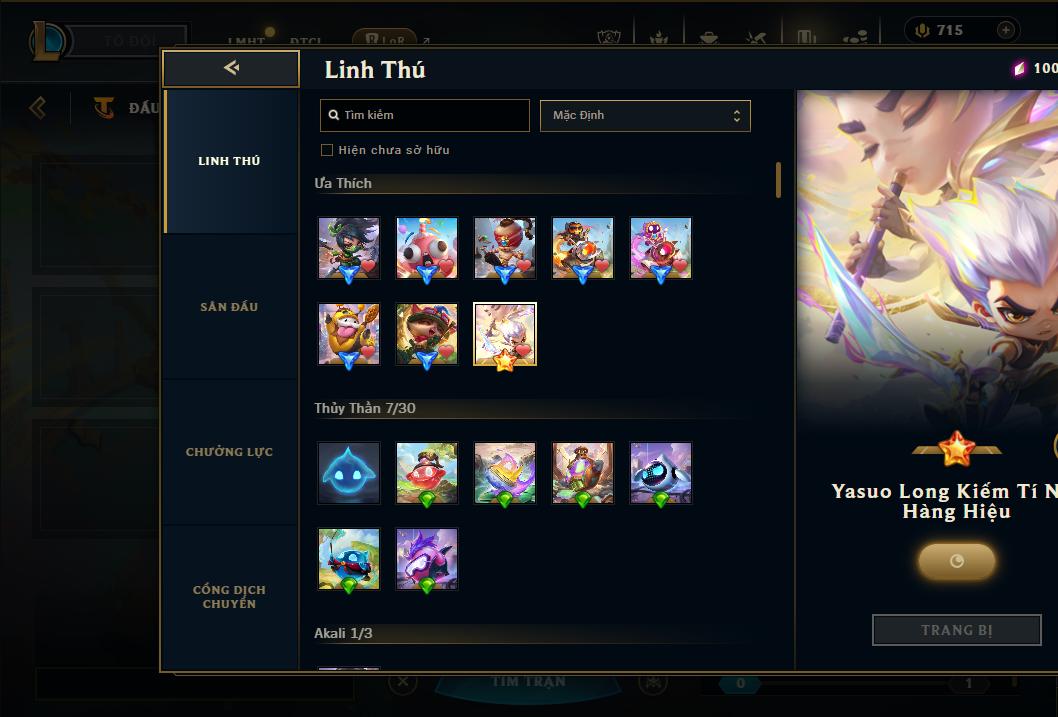Choose the Teemo little legend thumbnail
The height and width of the screenshot is (717, 1058).
pyautogui.click(x=427, y=334)
